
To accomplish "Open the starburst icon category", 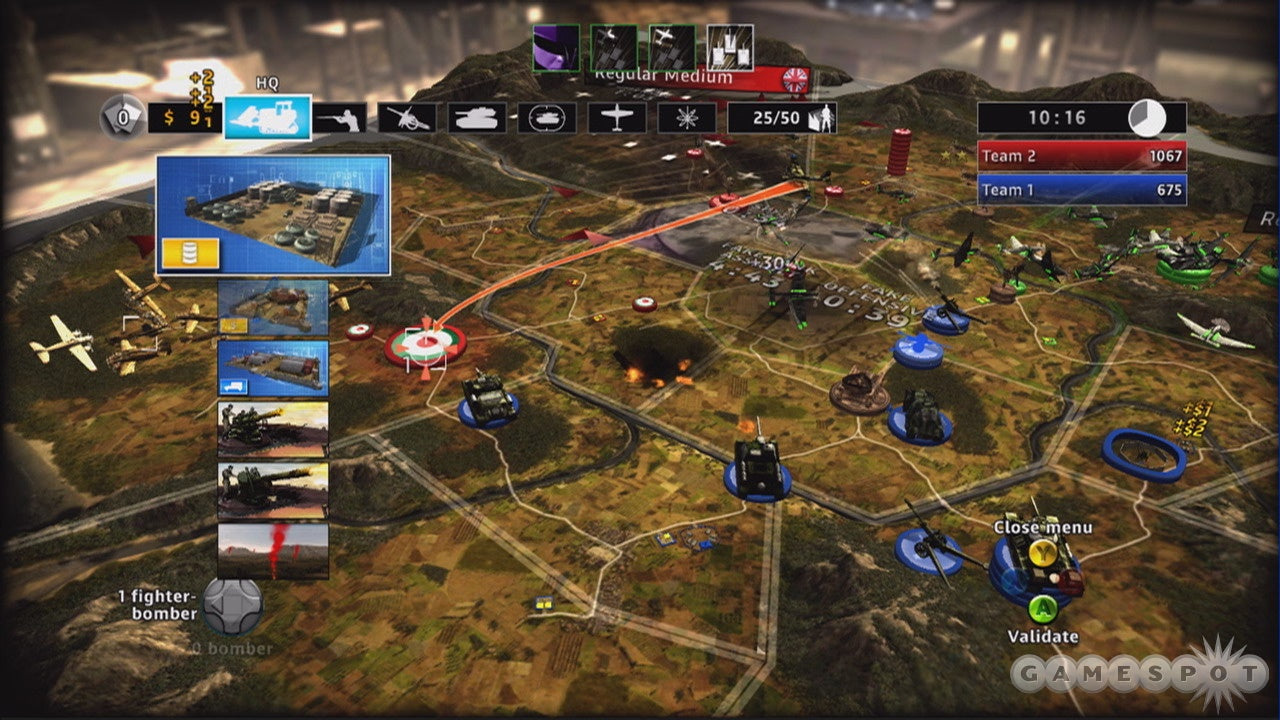I will 686,118.
